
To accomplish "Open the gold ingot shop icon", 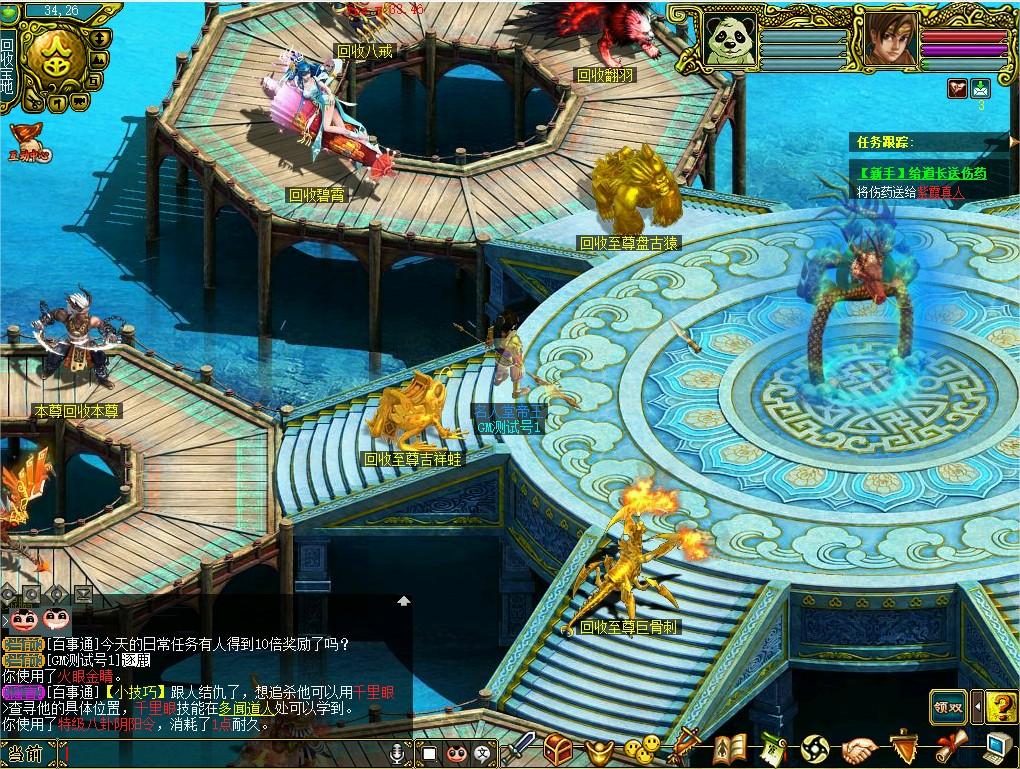I will pos(599,749).
